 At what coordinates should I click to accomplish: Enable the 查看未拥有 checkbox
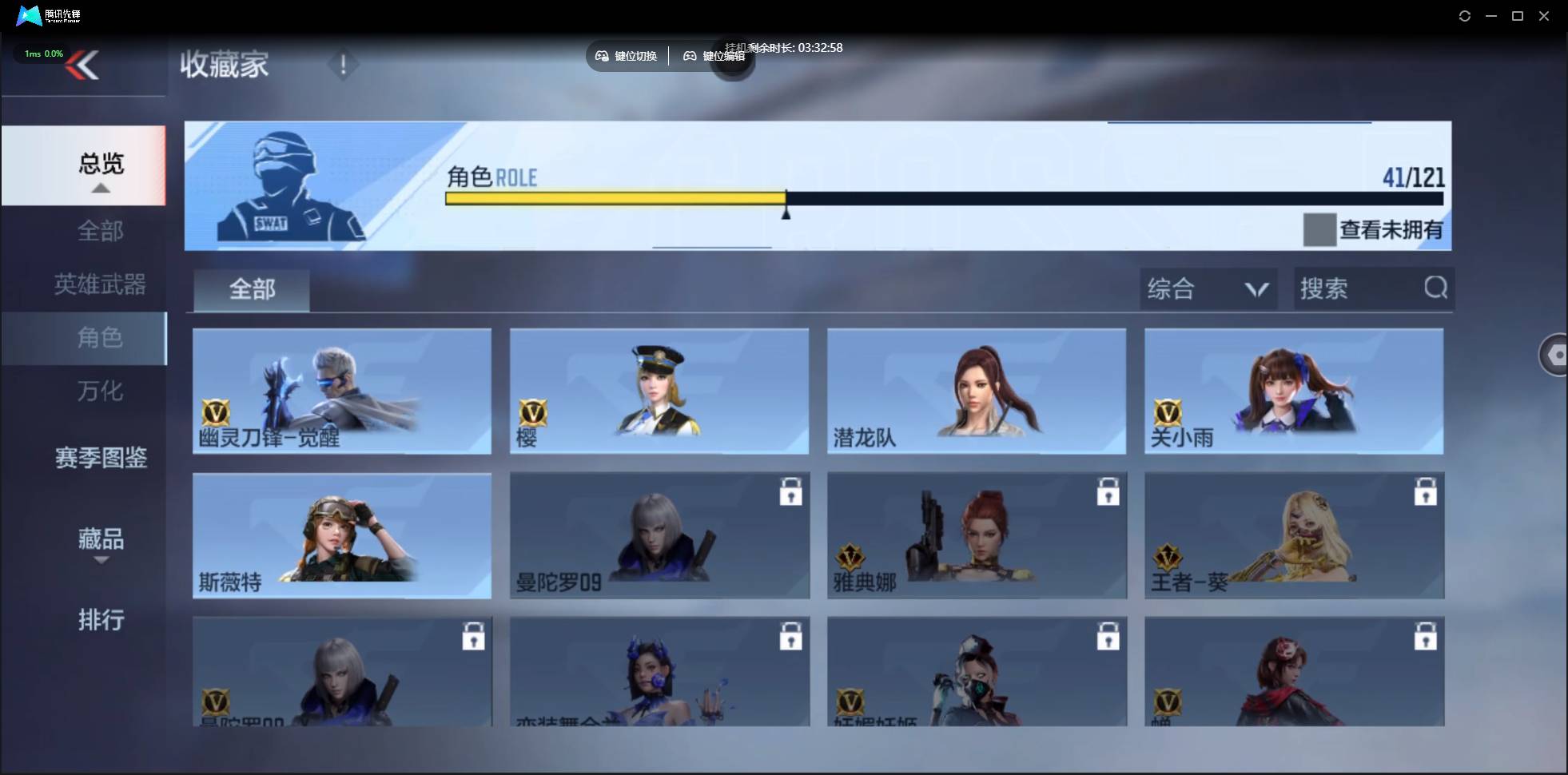point(1319,230)
